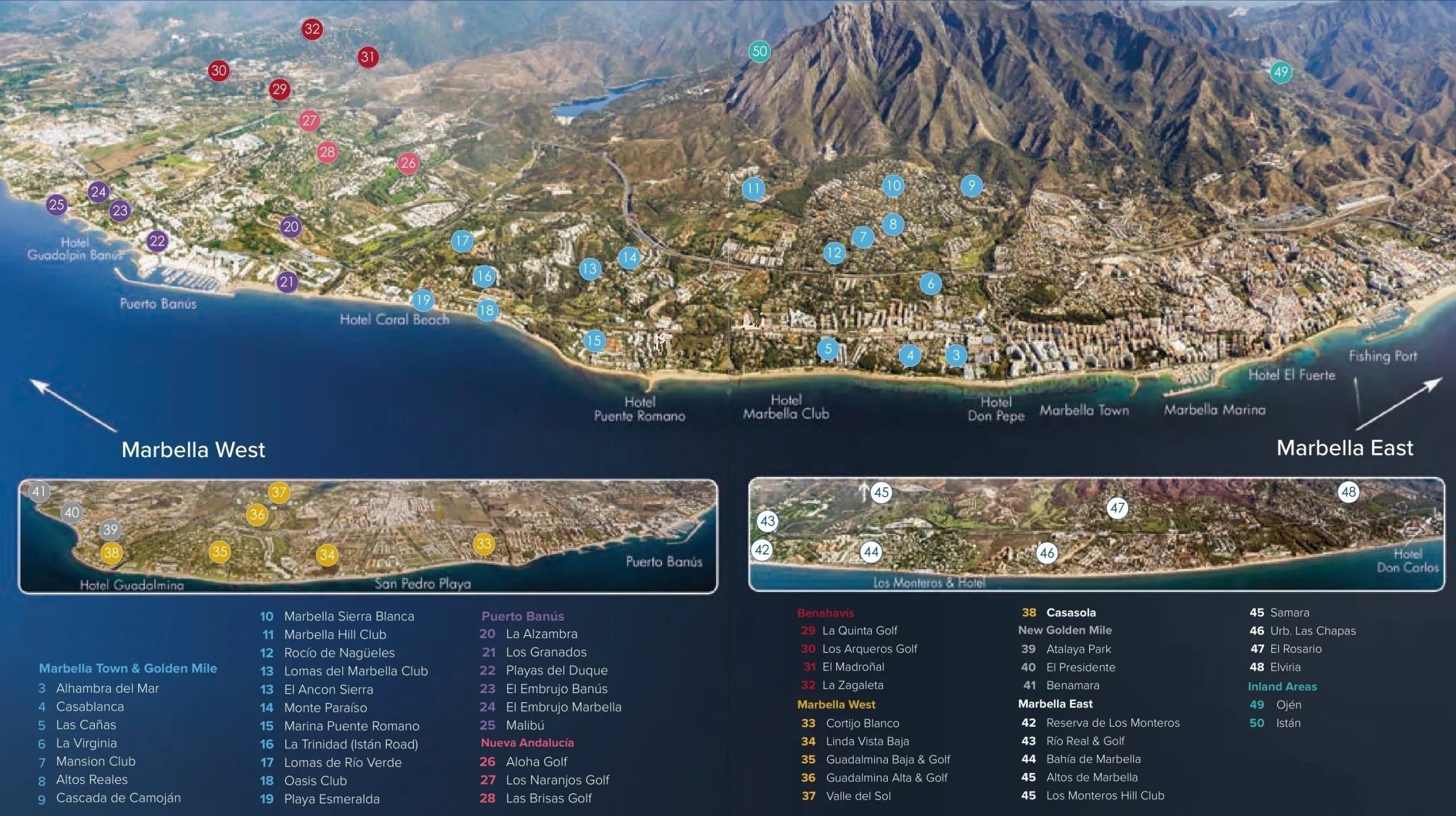1456x816 pixels.
Task: Click the yellow circle marker numbered 33
Action: 484,544
